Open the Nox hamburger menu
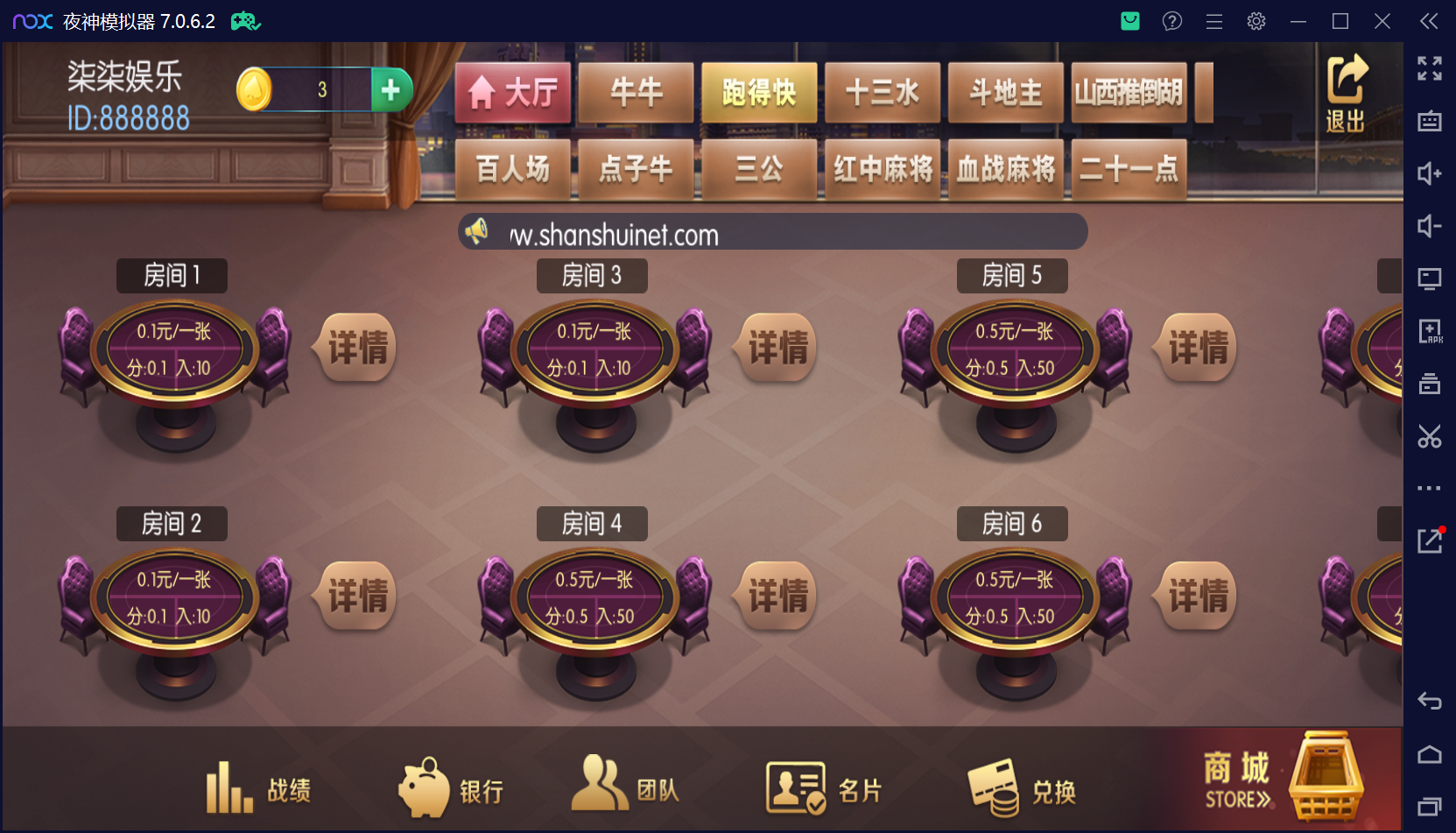1456x833 pixels. click(1214, 21)
